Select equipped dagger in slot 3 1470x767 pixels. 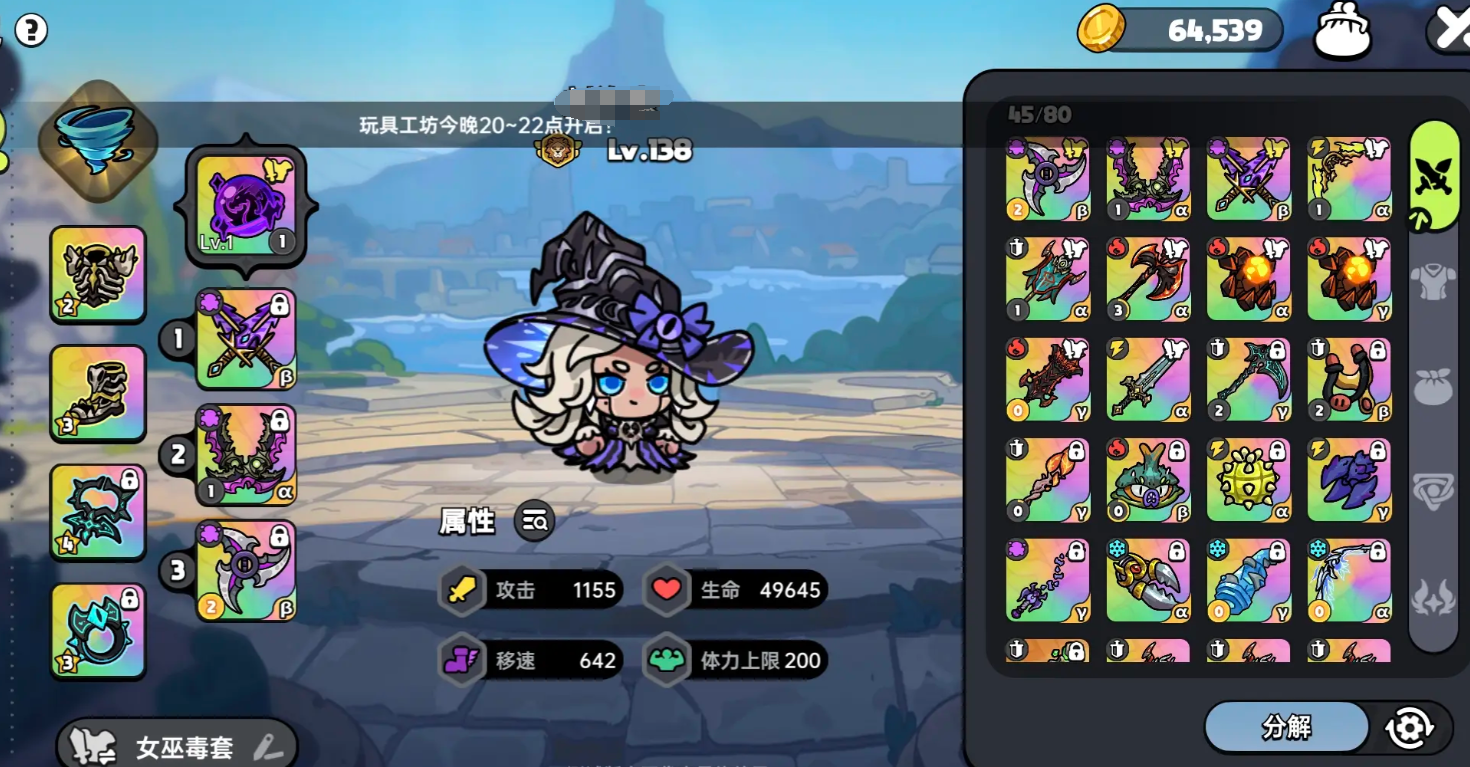pyautogui.click(x=243, y=570)
